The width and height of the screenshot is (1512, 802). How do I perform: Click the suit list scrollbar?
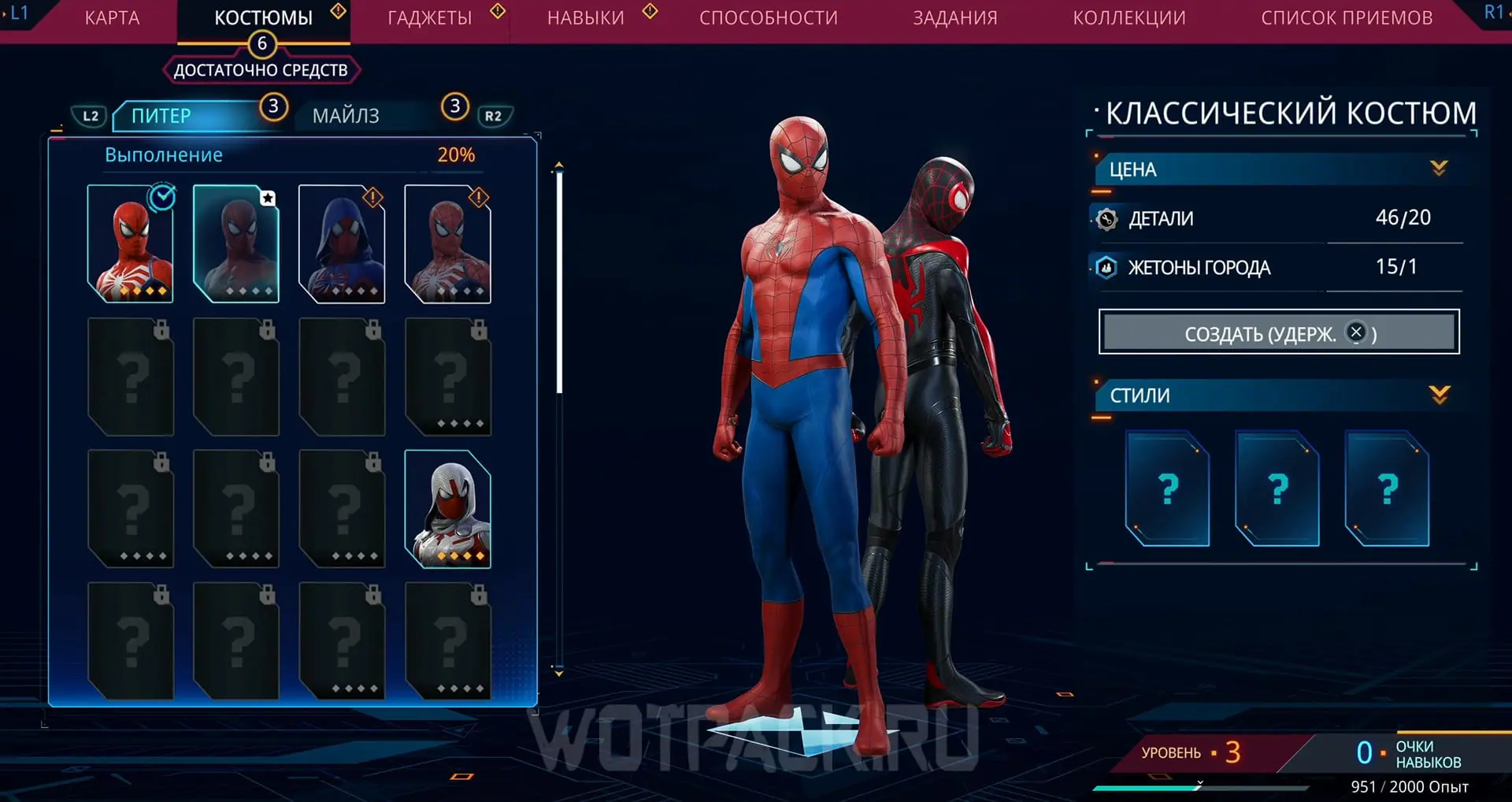coord(559,282)
